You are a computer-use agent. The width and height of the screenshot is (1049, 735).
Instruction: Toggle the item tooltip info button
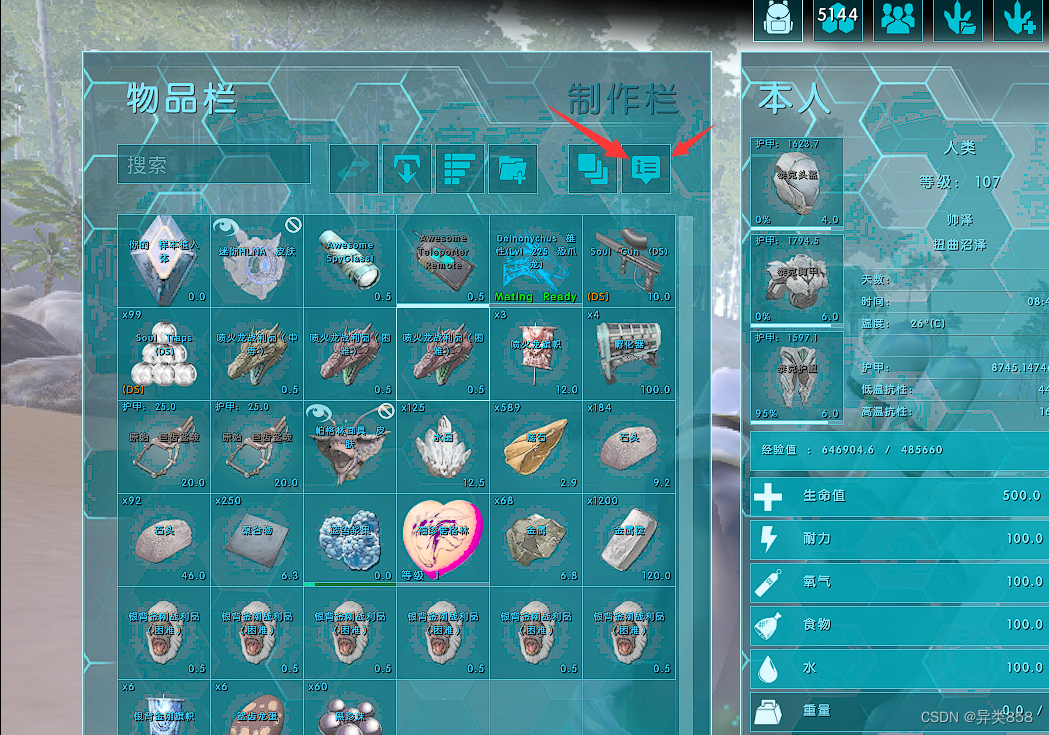pyautogui.click(x=646, y=169)
